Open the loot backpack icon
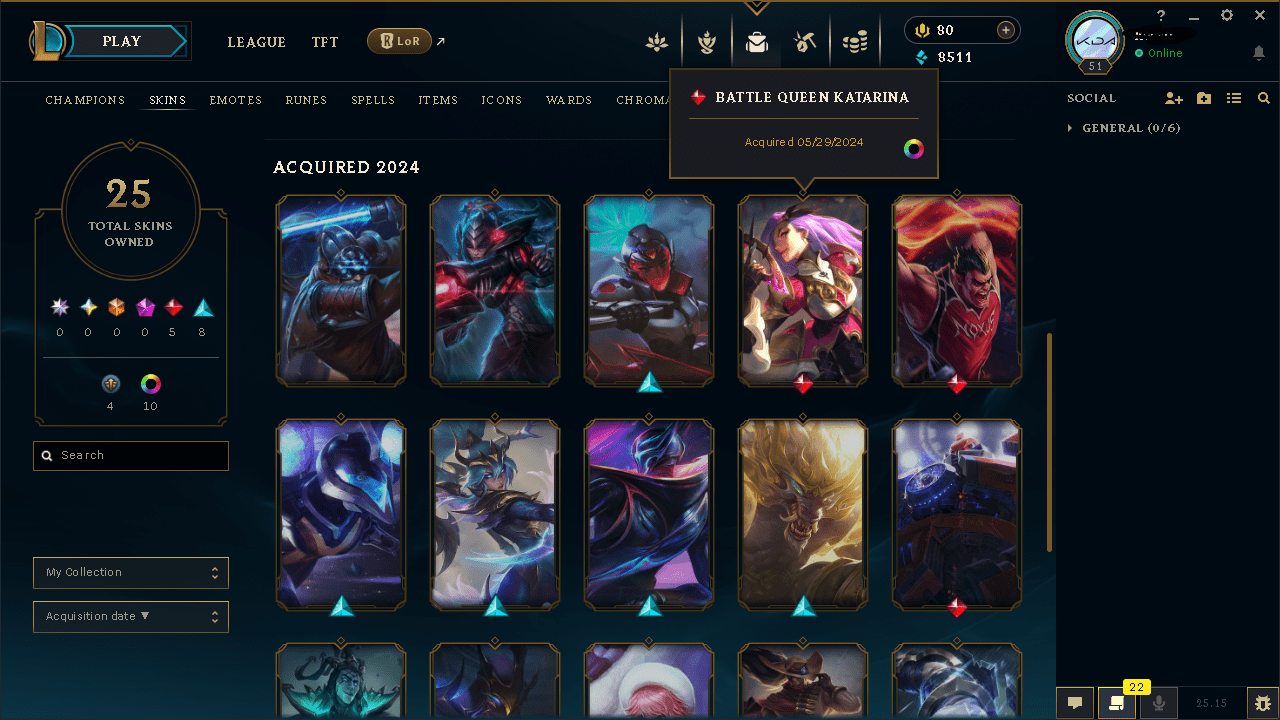 point(756,42)
